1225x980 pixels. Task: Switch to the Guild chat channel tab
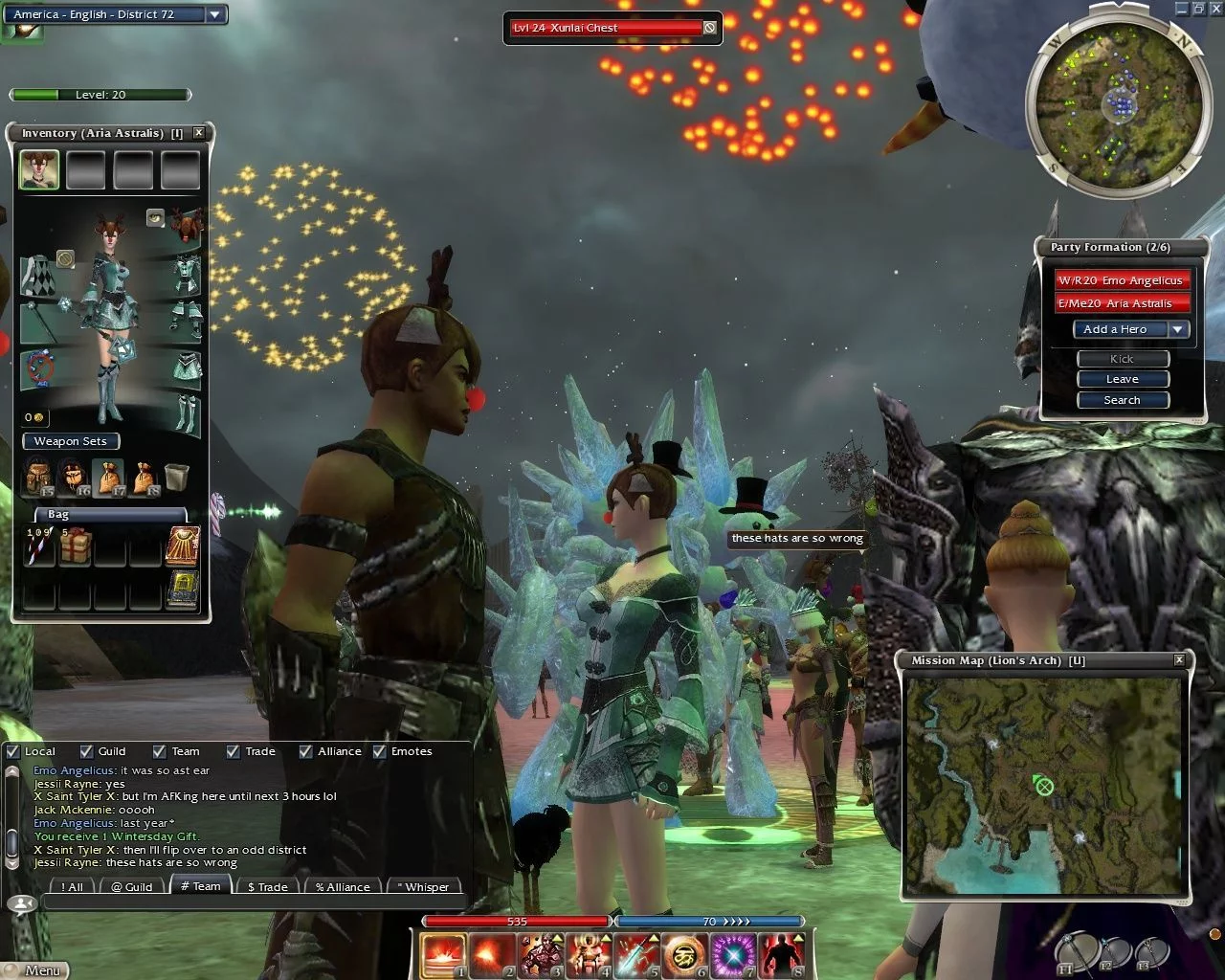pos(131,887)
